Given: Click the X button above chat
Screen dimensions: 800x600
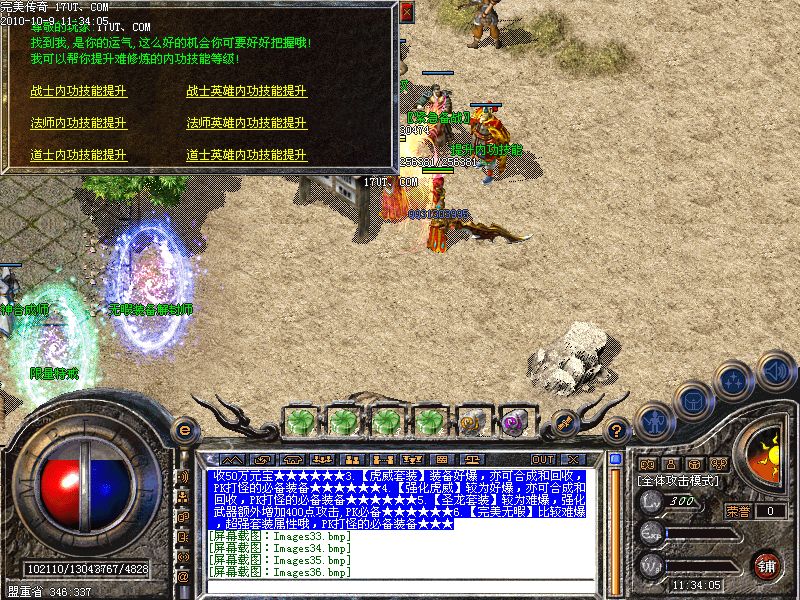Looking at the screenshot, I should [x=573, y=459].
